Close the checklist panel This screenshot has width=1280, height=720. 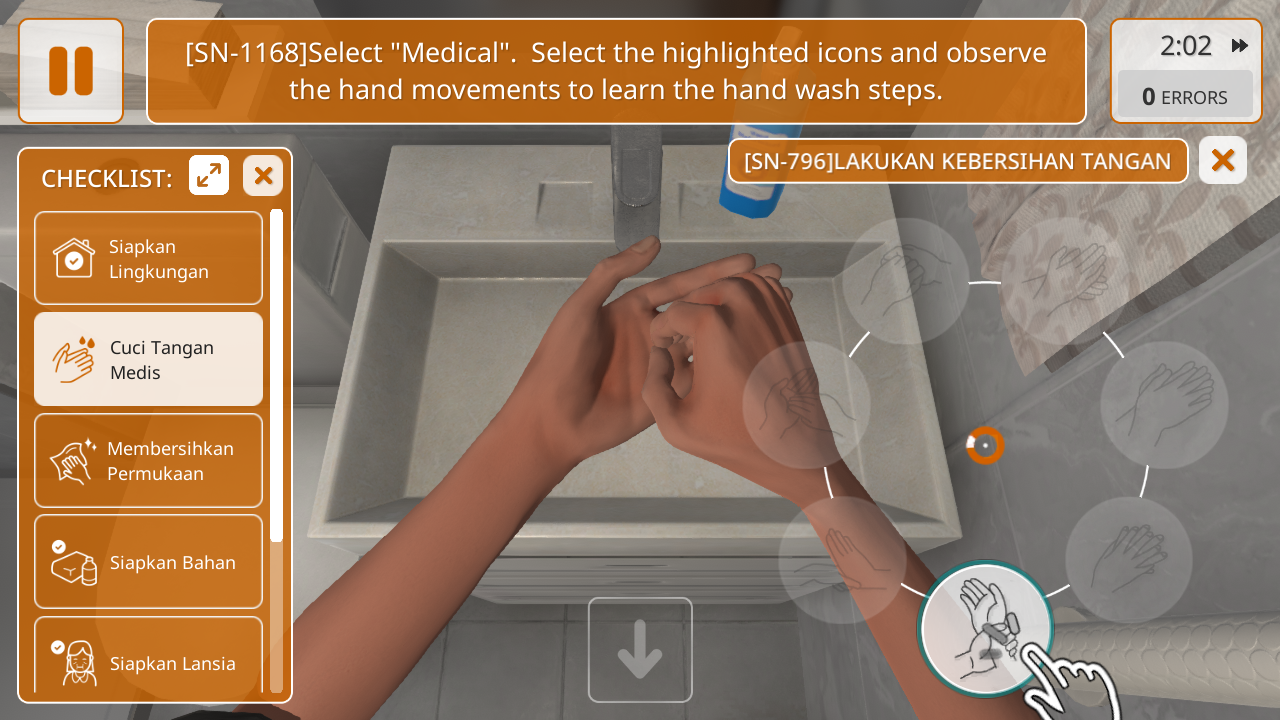(263, 176)
